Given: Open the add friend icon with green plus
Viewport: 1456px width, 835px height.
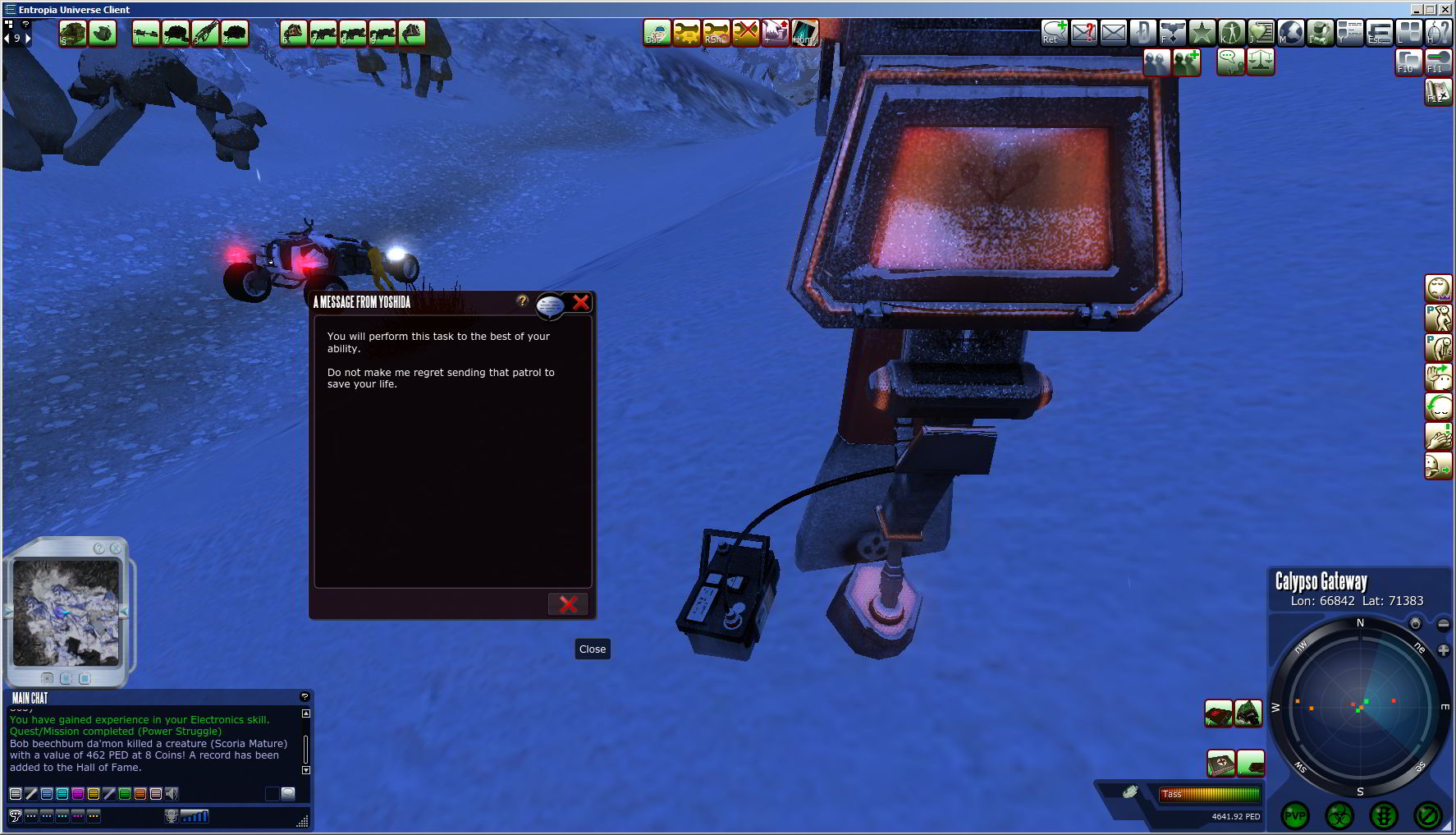Looking at the screenshot, I should (1186, 62).
